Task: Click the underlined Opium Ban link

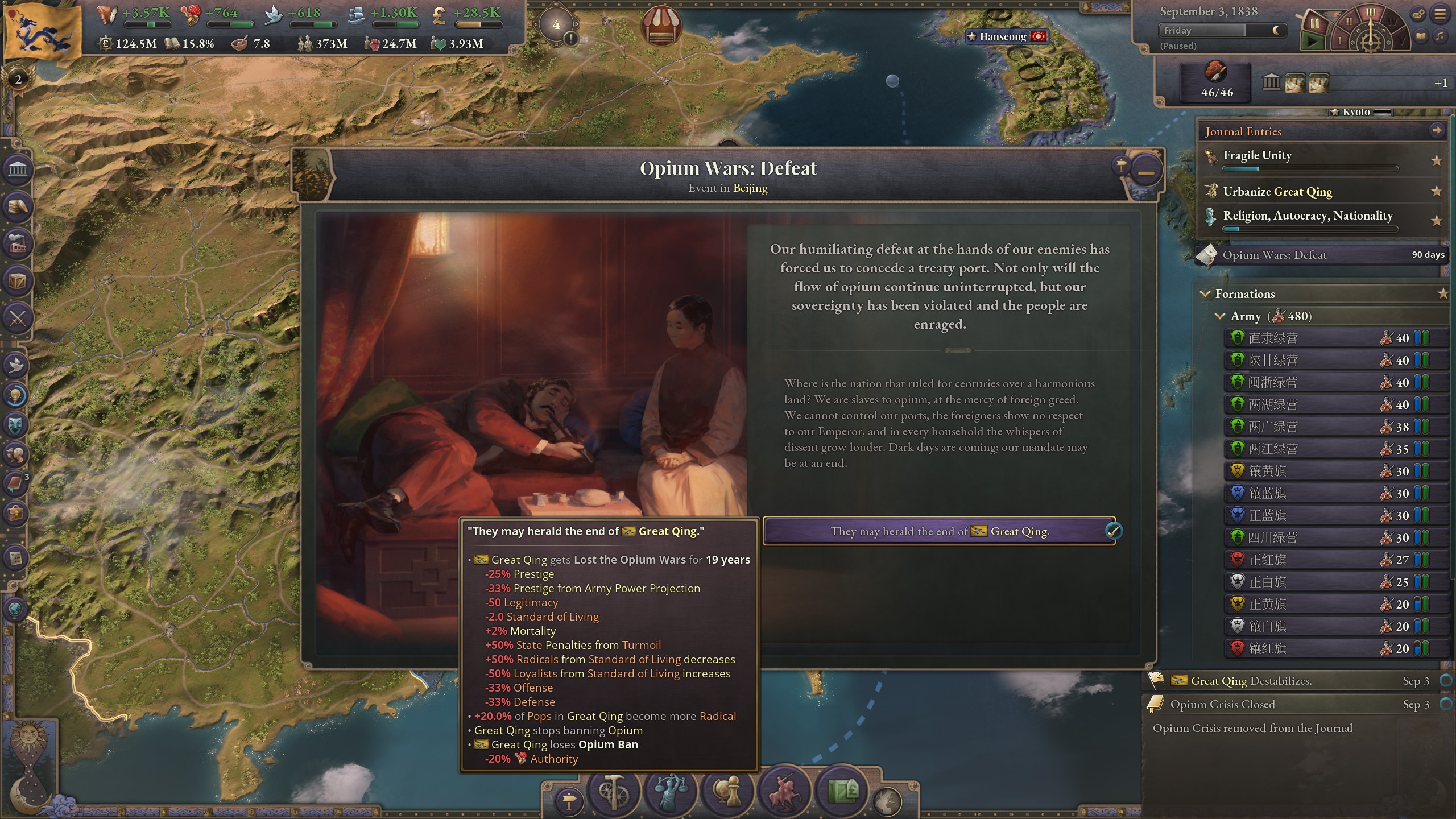Action: [607, 744]
